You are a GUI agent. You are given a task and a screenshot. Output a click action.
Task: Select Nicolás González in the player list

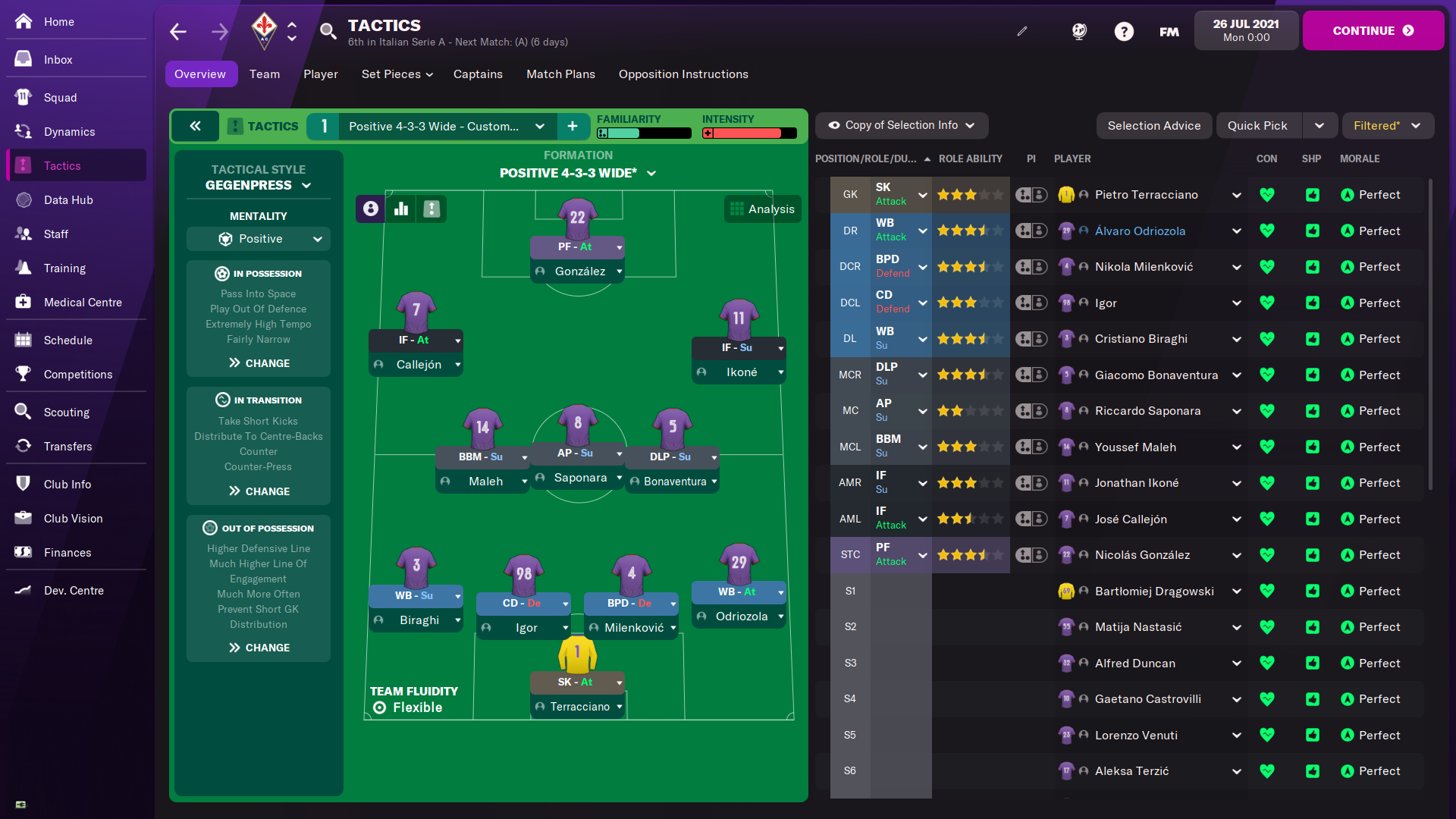pyautogui.click(x=1142, y=555)
